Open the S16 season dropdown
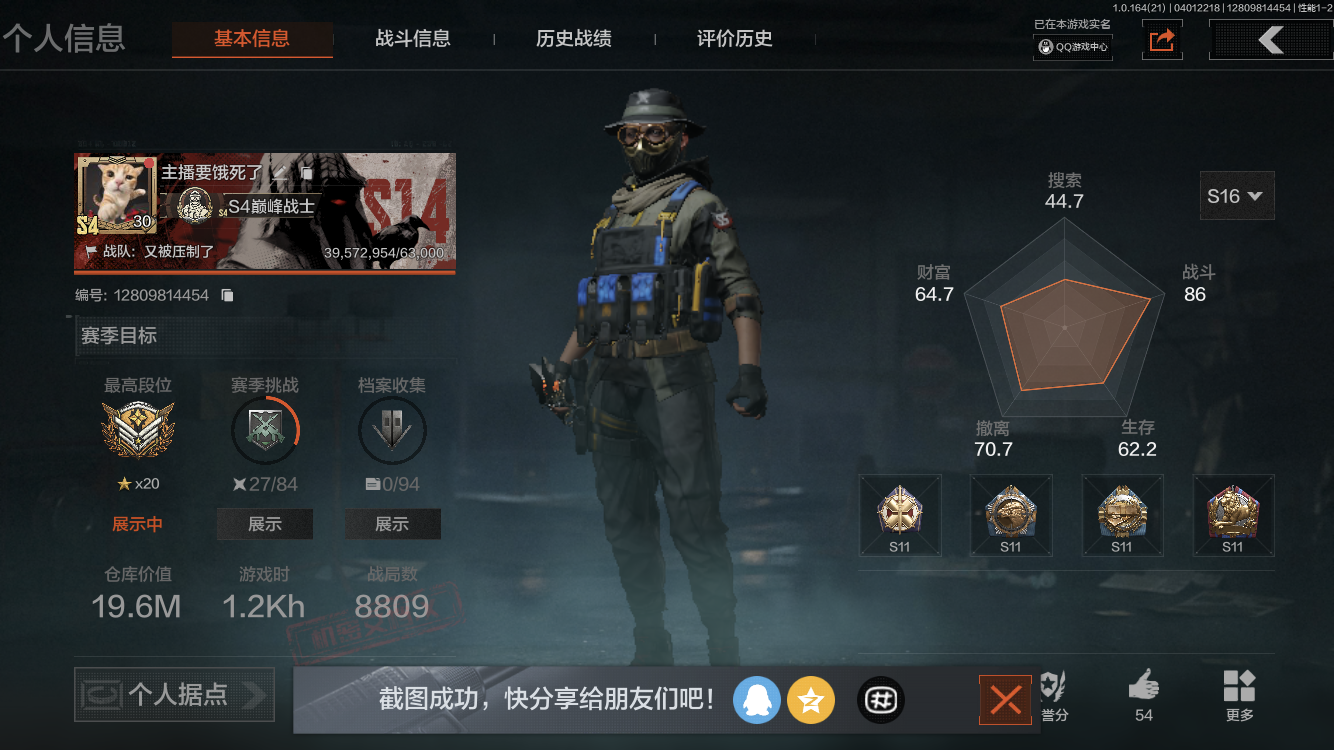 (x=1236, y=195)
